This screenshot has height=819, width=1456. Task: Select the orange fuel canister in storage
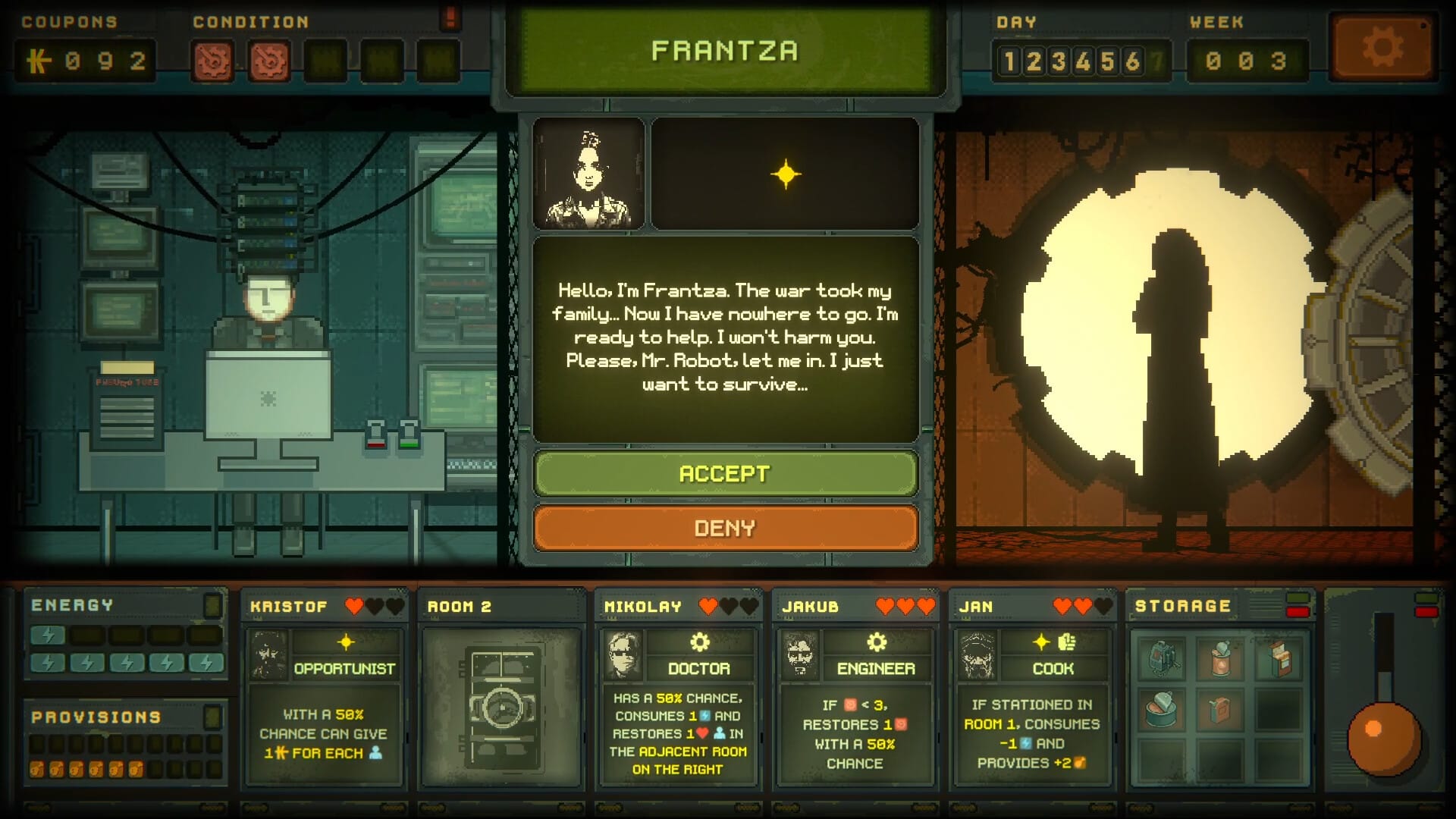click(1220, 709)
